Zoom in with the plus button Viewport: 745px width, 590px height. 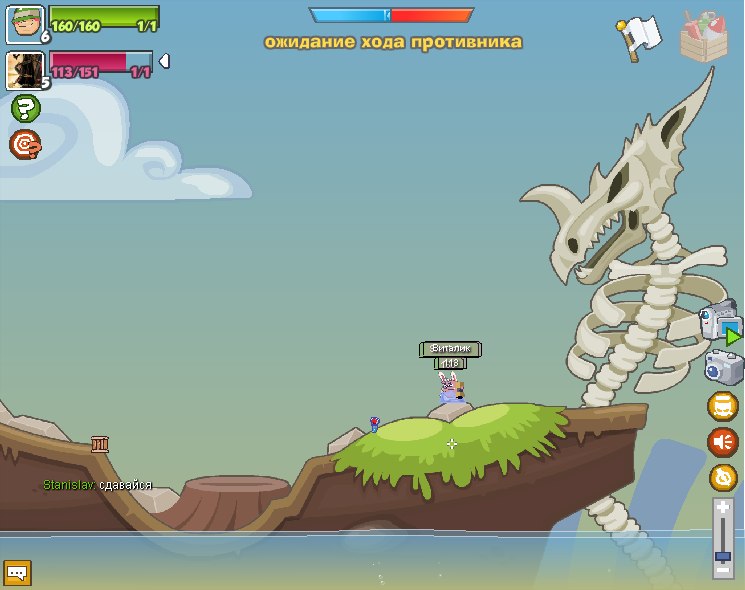tap(723, 509)
